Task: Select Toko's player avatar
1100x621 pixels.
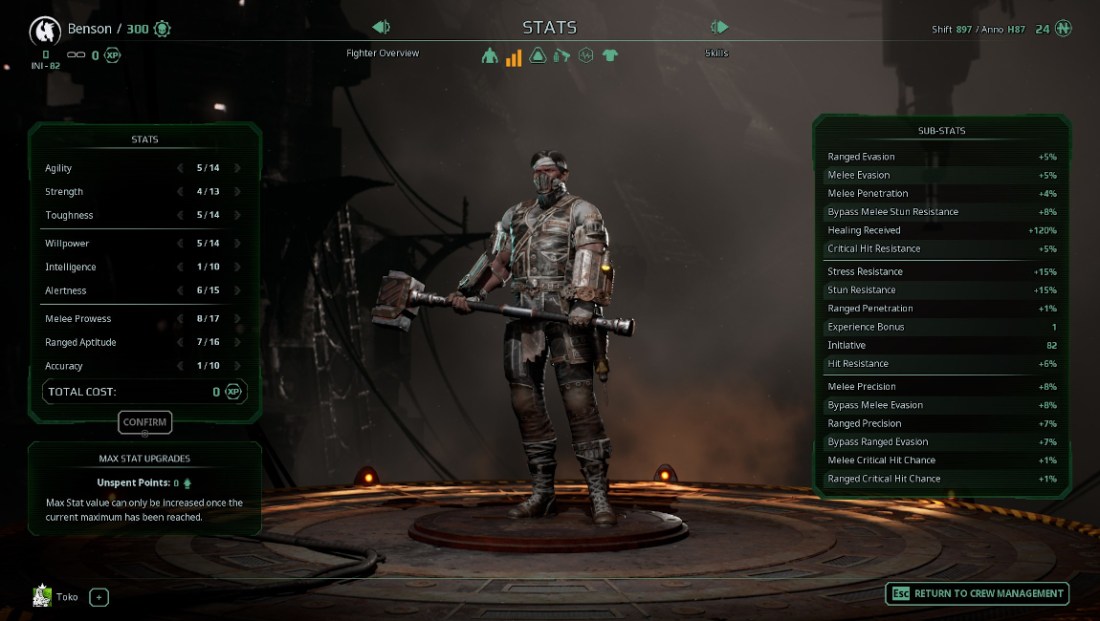Action: pos(42,597)
